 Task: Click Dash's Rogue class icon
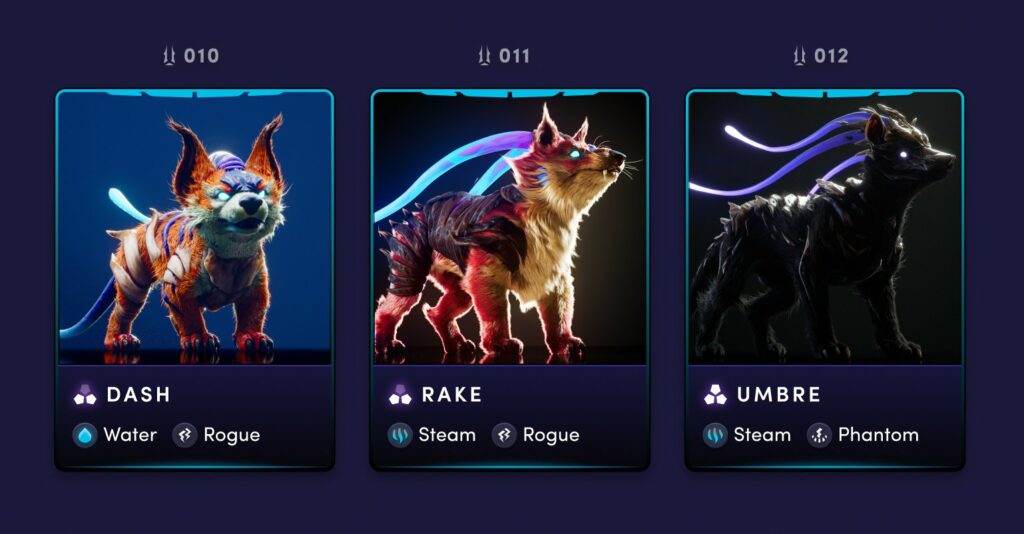pos(184,435)
